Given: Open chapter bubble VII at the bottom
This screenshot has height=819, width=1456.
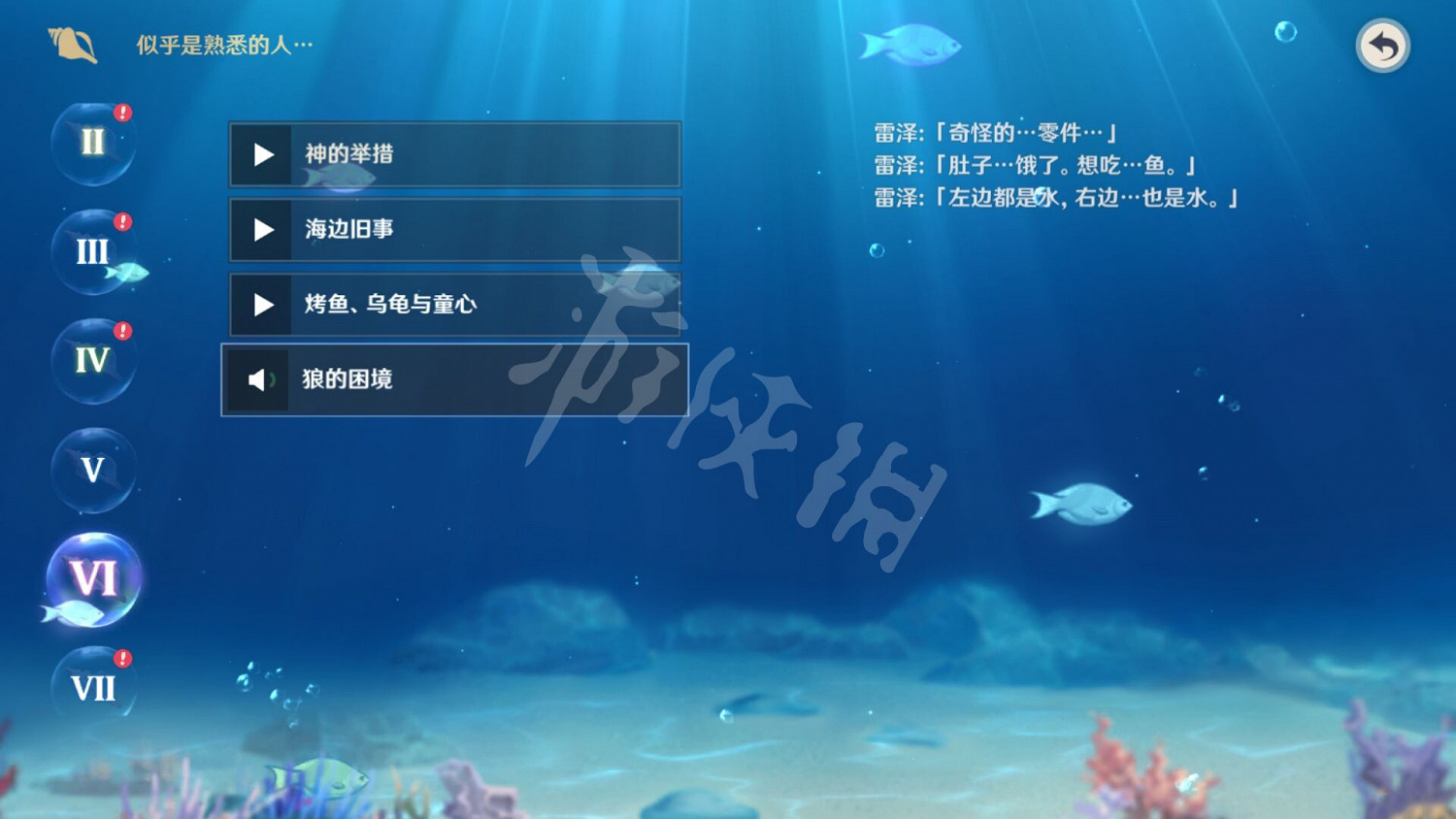Looking at the screenshot, I should (x=94, y=689).
